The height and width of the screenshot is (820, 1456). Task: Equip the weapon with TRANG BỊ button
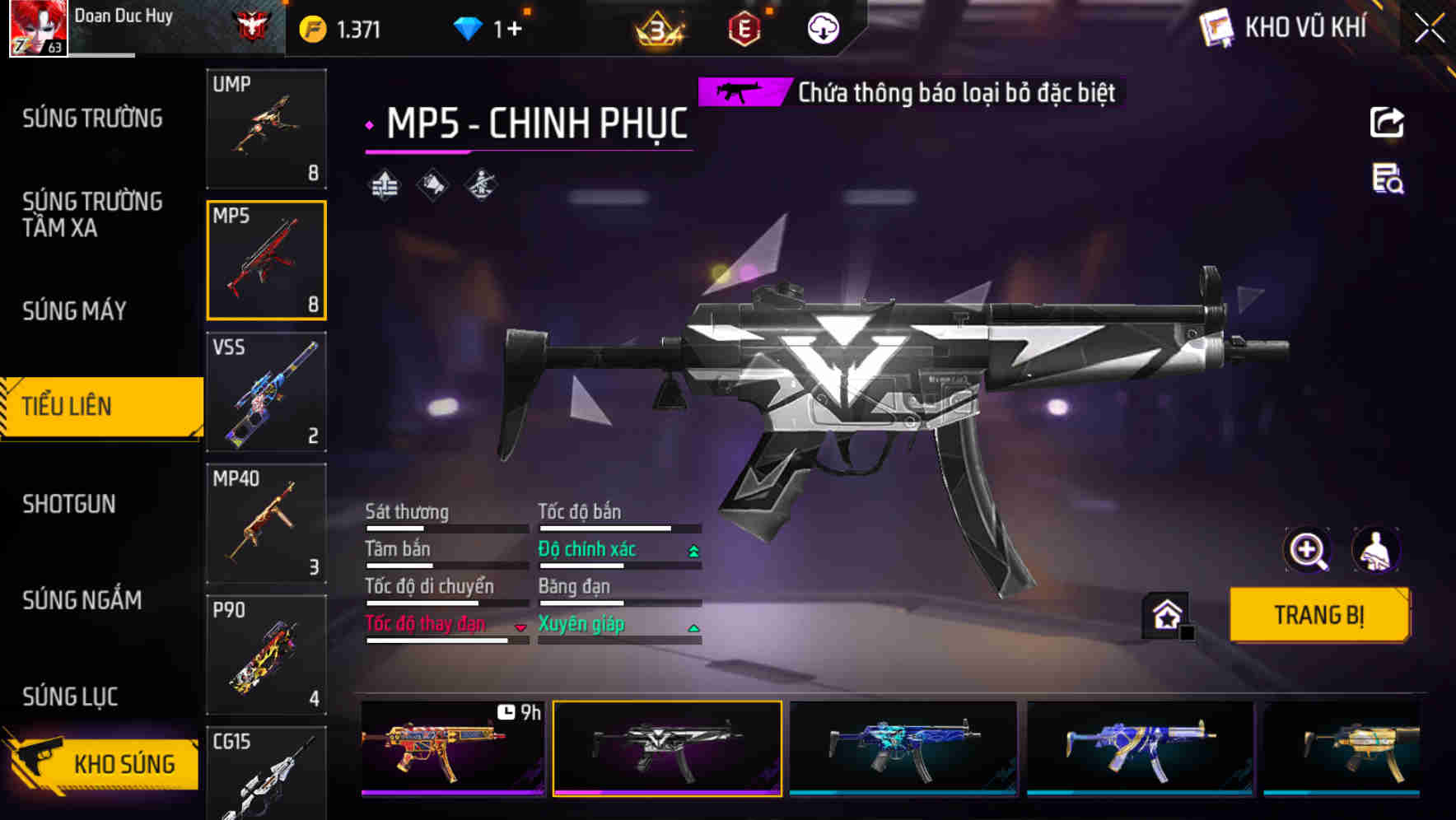[1318, 615]
